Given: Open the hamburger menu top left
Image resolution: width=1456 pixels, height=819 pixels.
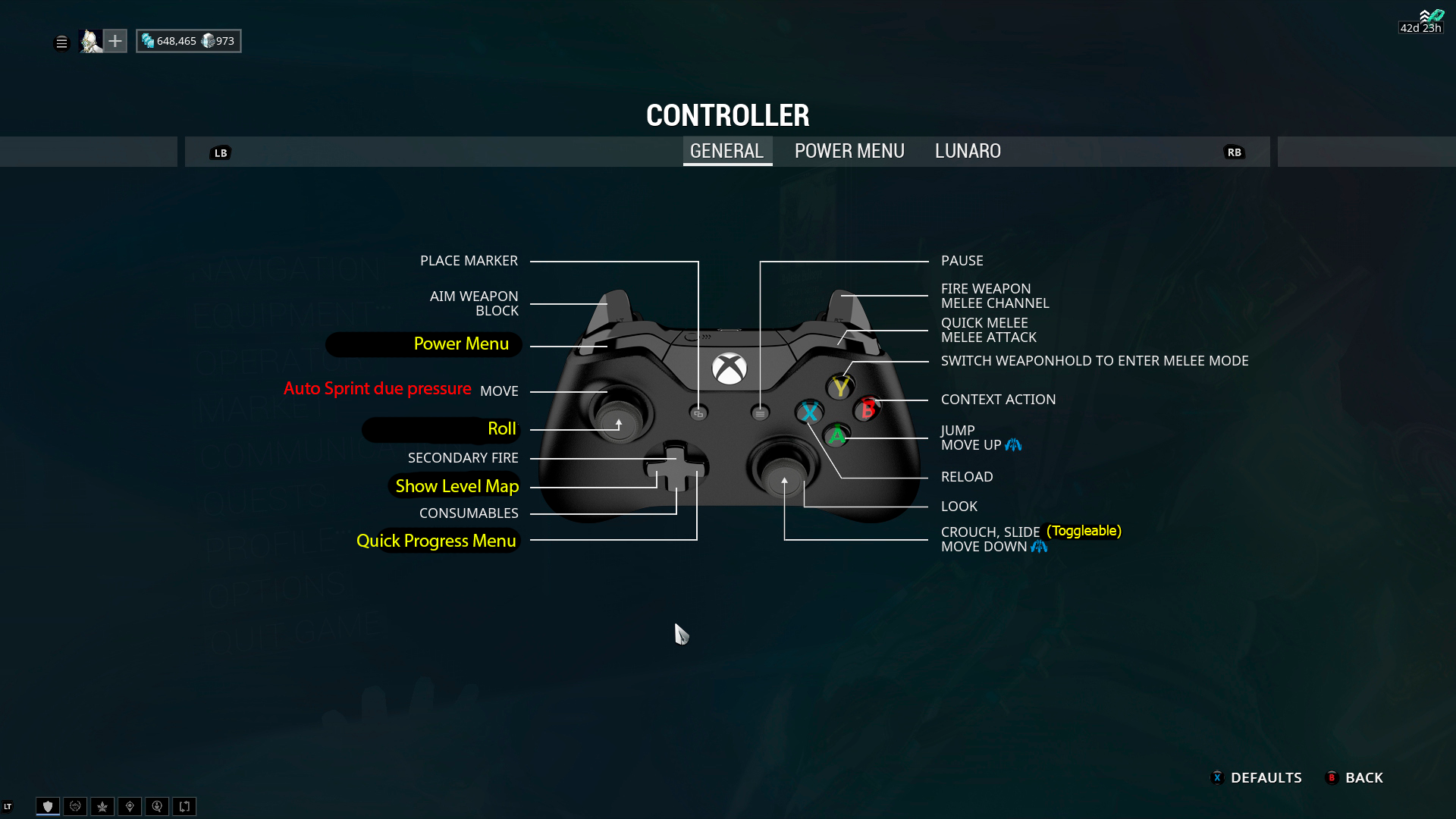Looking at the screenshot, I should 61,42.
